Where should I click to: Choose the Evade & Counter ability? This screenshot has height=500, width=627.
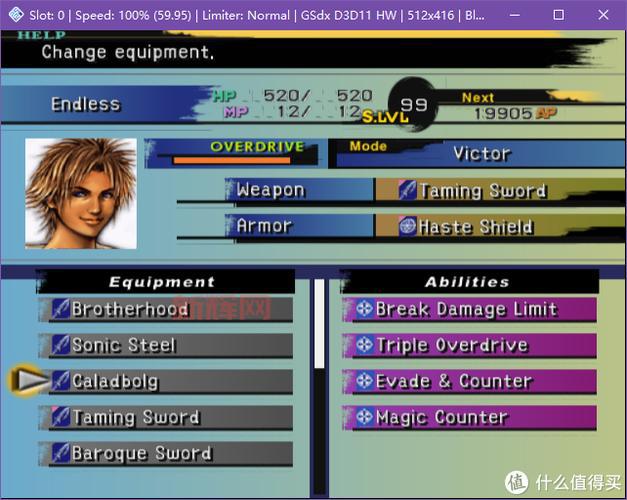(x=468, y=381)
